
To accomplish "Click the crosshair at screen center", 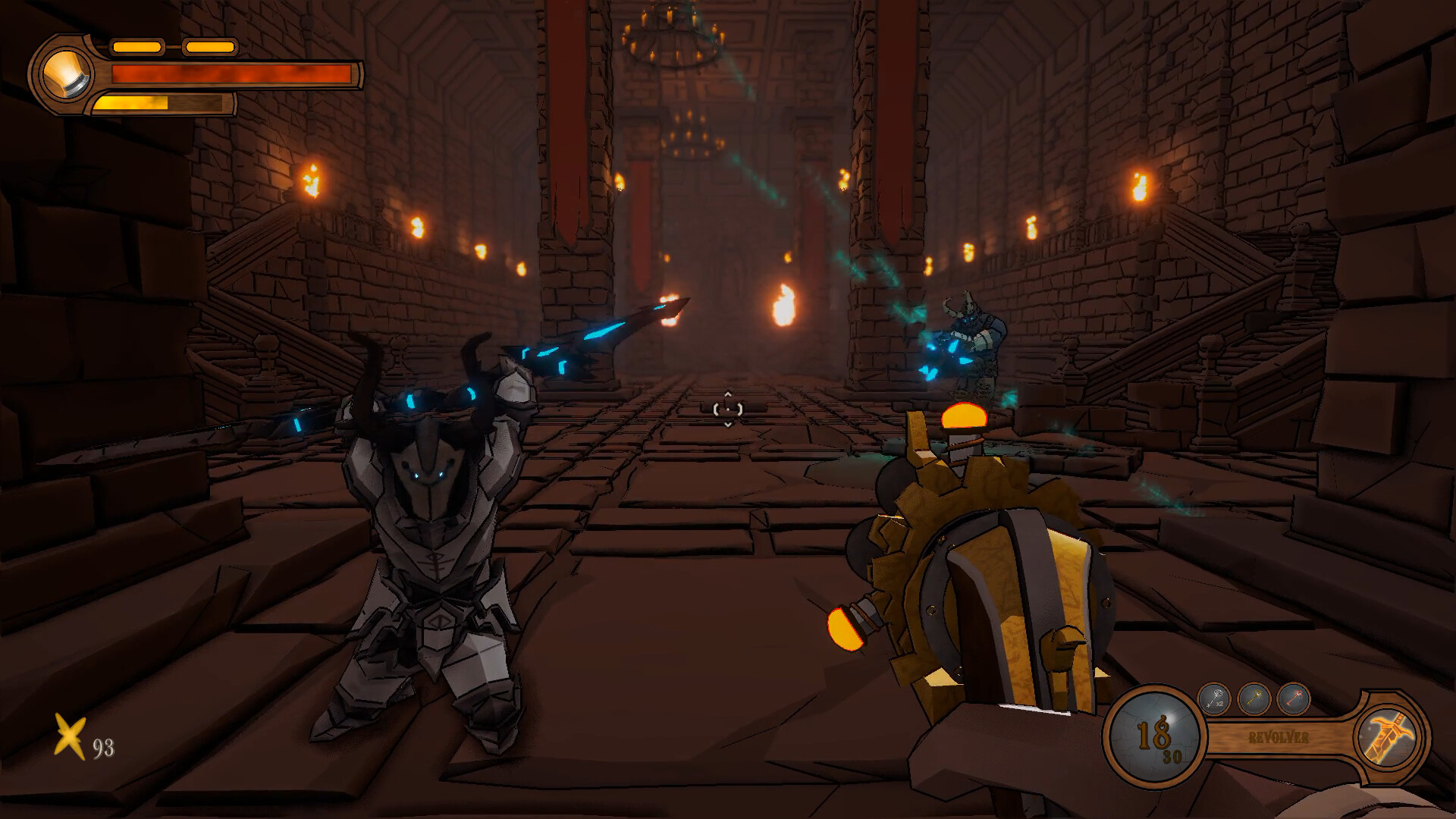I will tap(727, 408).
